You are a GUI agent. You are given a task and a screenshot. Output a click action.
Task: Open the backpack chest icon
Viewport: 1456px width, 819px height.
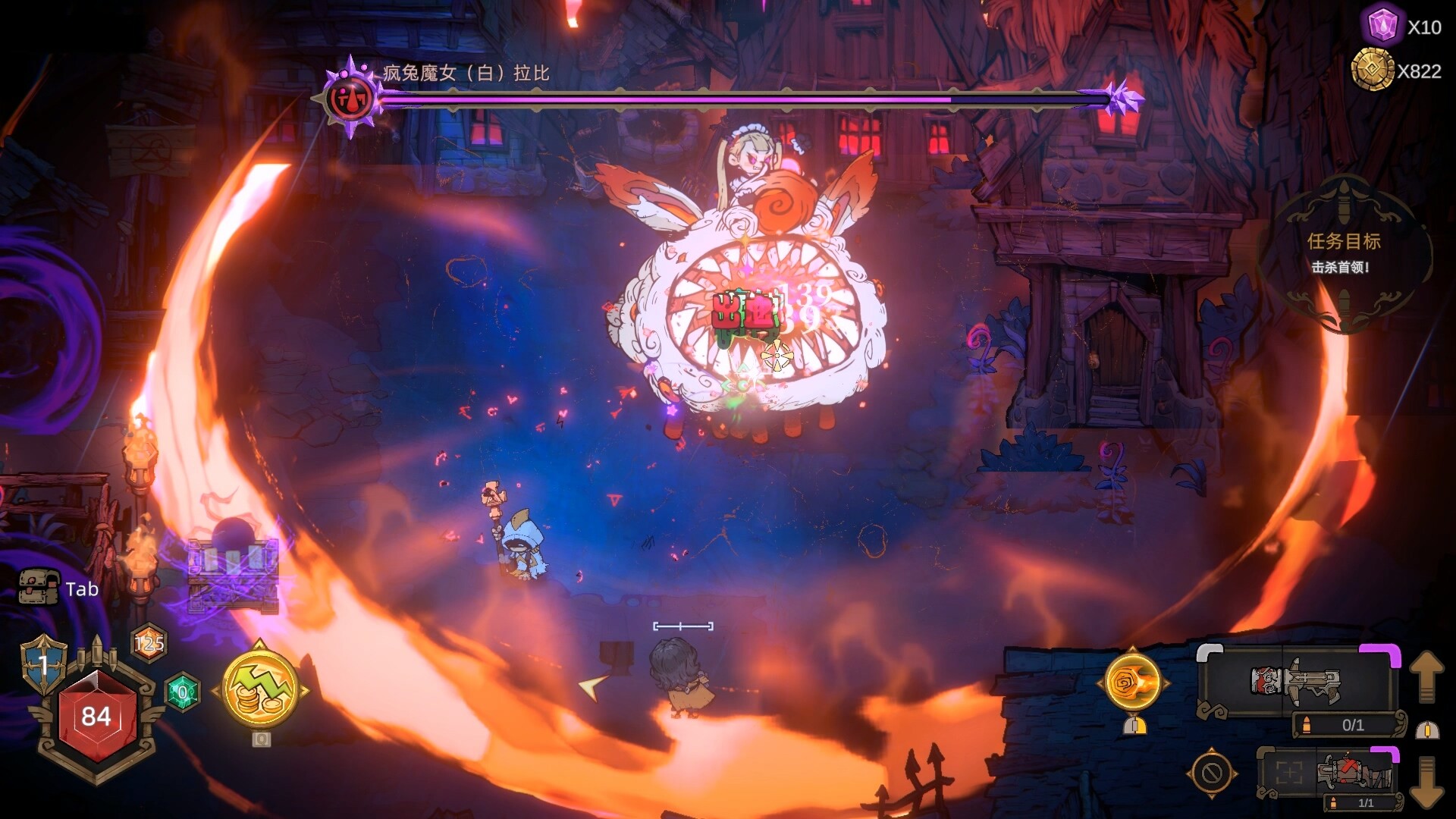pyautogui.click(x=38, y=587)
